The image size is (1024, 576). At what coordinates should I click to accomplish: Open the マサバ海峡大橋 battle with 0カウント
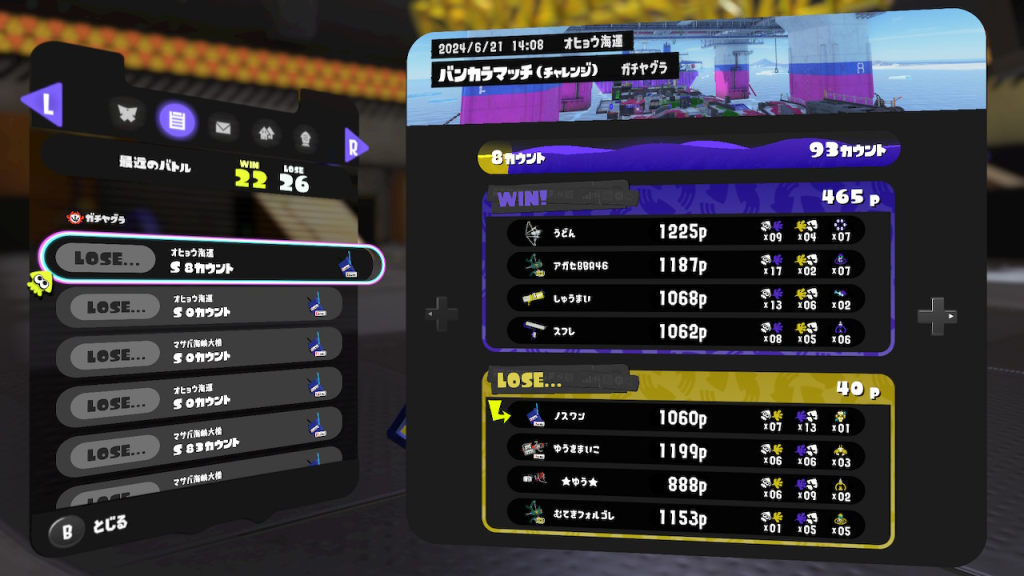click(200, 356)
